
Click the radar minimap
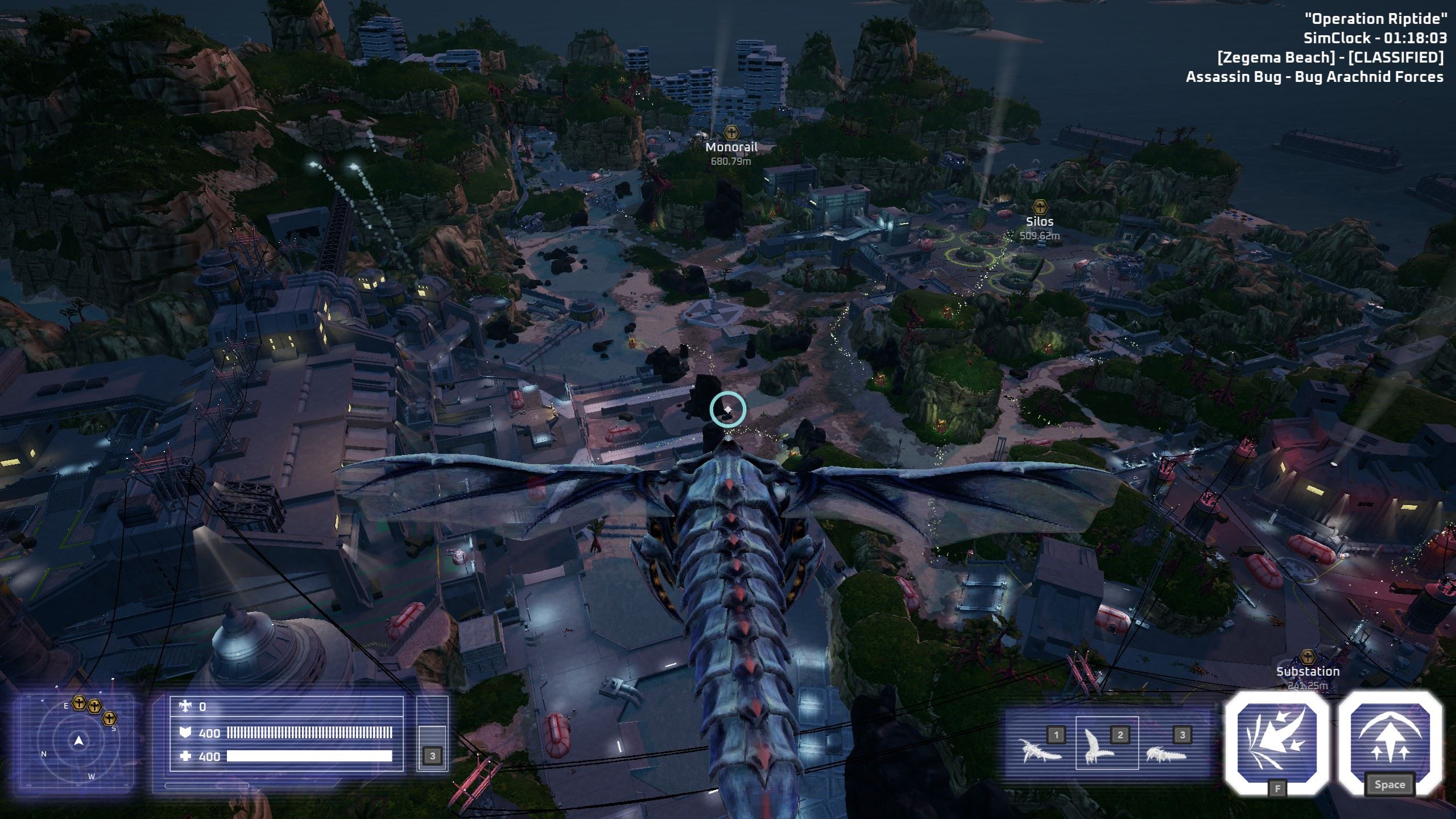tap(79, 741)
